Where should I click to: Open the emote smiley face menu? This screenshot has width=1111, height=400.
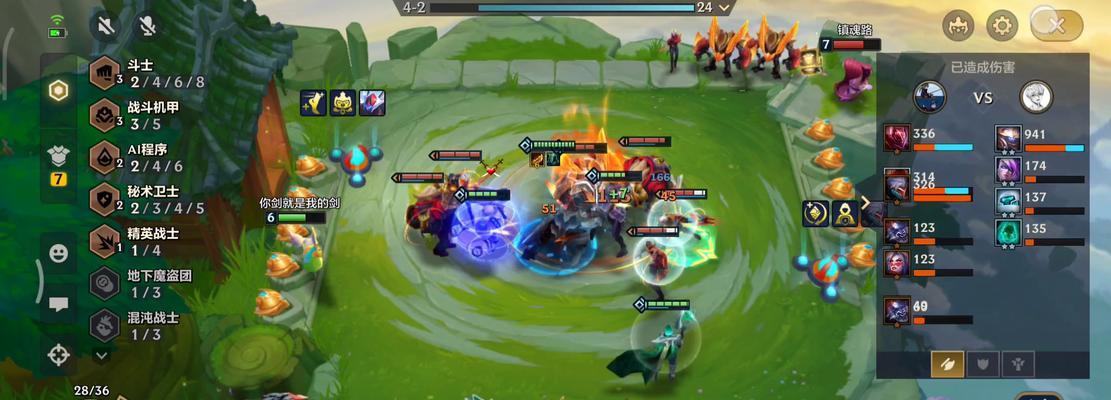click(x=59, y=253)
